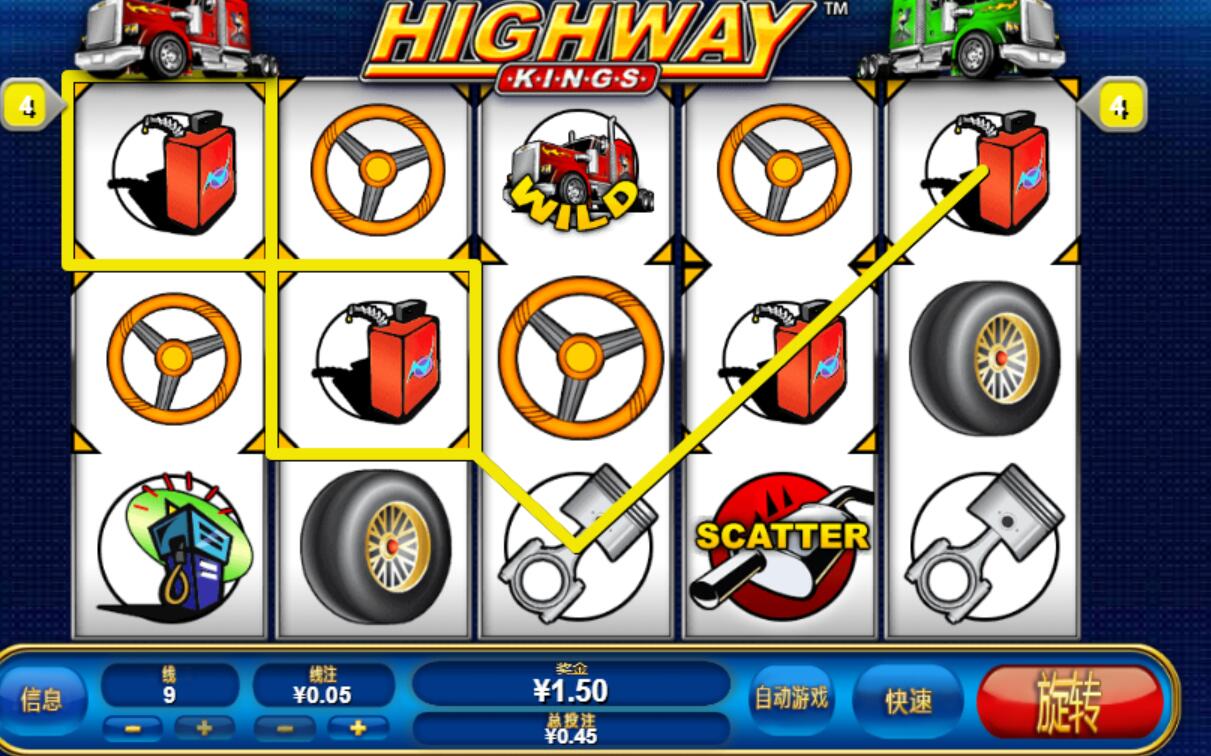1211x756 pixels.
Task: Start auto play with 自动游戏
Action: point(791,698)
